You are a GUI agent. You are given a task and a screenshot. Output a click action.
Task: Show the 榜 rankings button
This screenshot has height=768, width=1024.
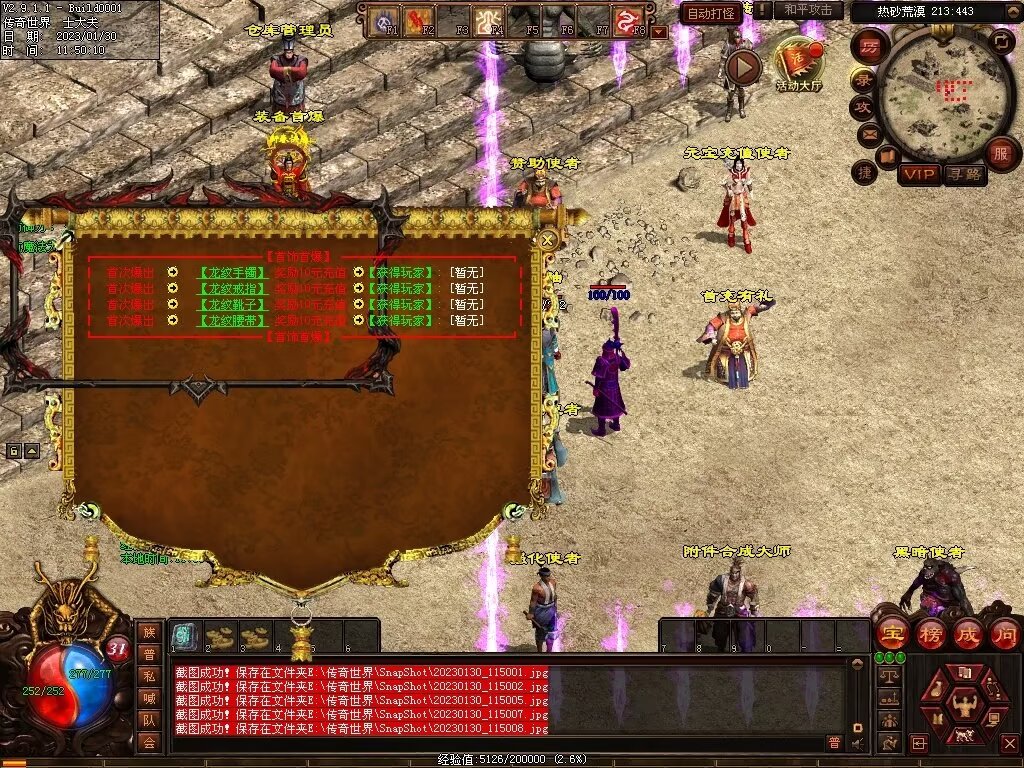point(930,633)
